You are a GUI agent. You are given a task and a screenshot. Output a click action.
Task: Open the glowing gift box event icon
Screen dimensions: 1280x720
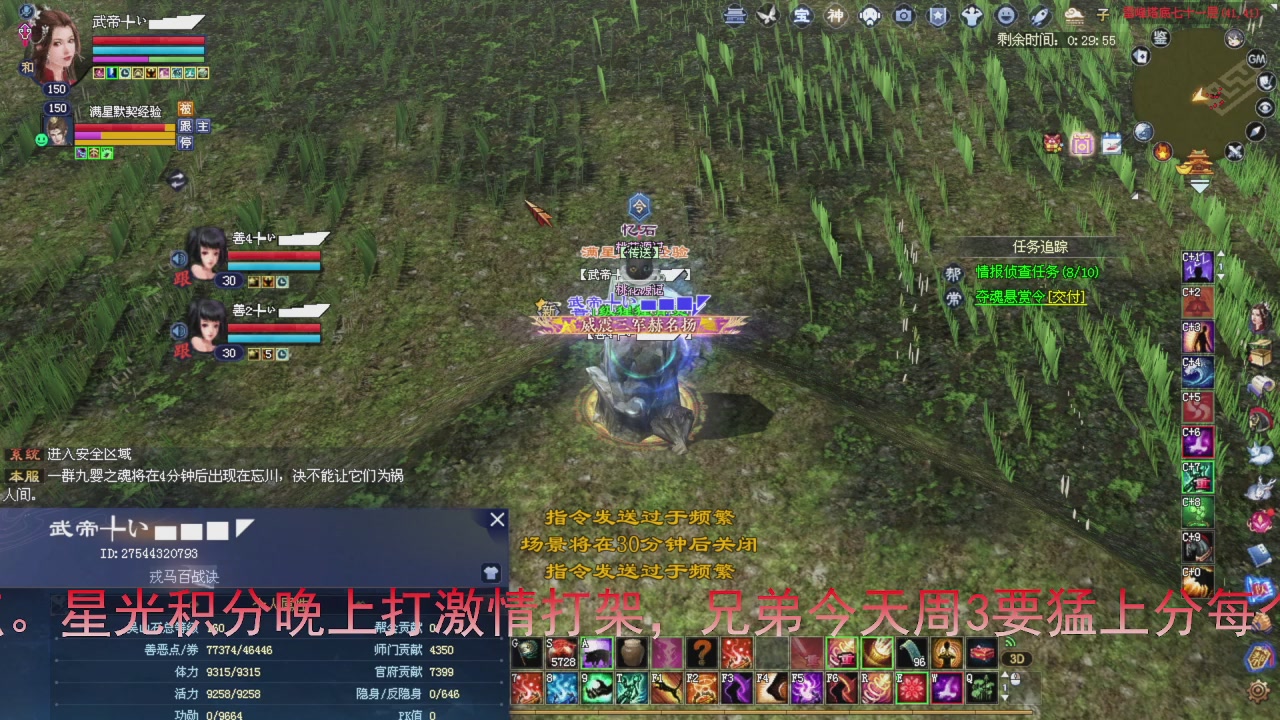point(1082,146)
